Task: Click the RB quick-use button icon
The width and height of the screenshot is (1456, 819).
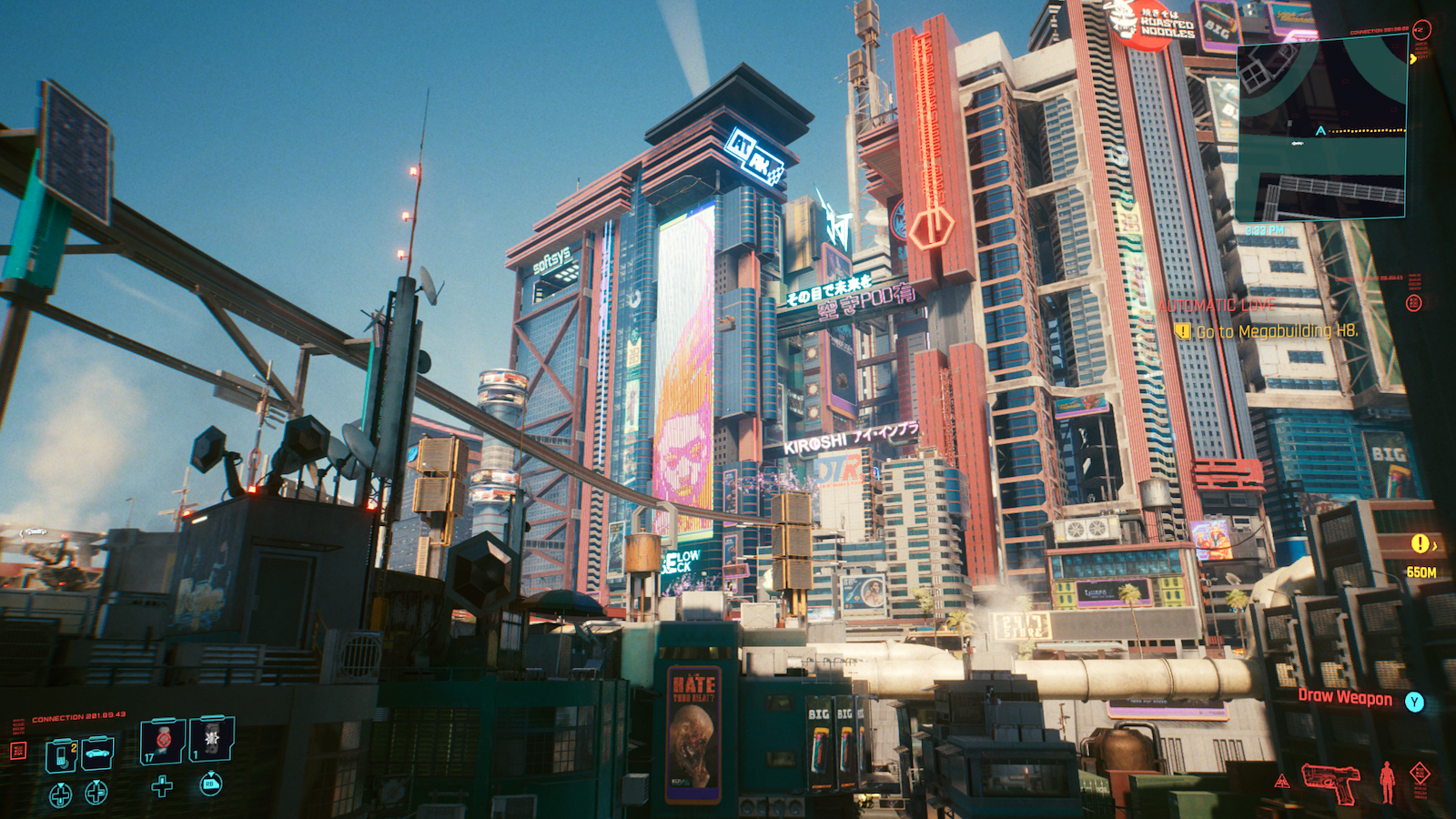Action: click(211, 784)
